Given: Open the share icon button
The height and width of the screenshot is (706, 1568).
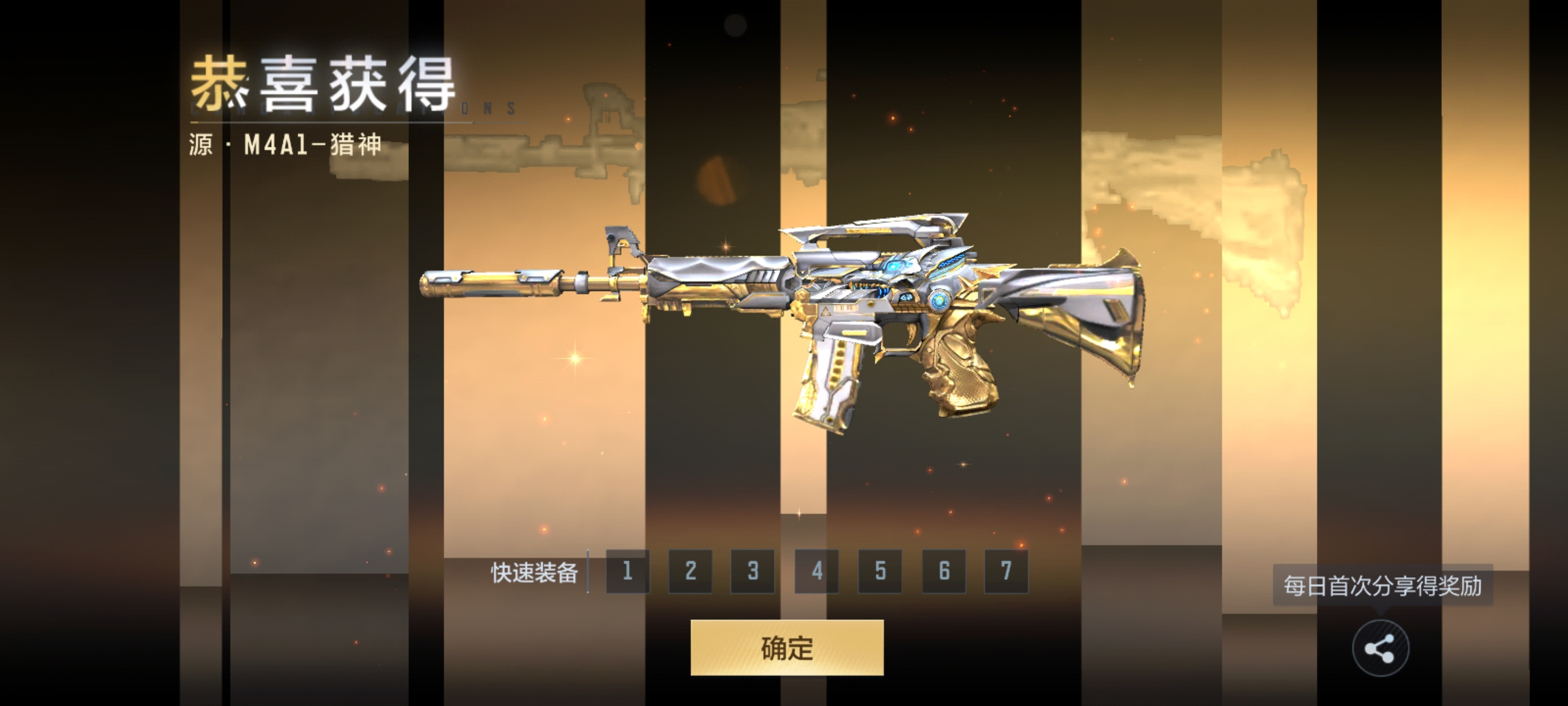Looking at the screenshot, I should tap(1380, 648).
